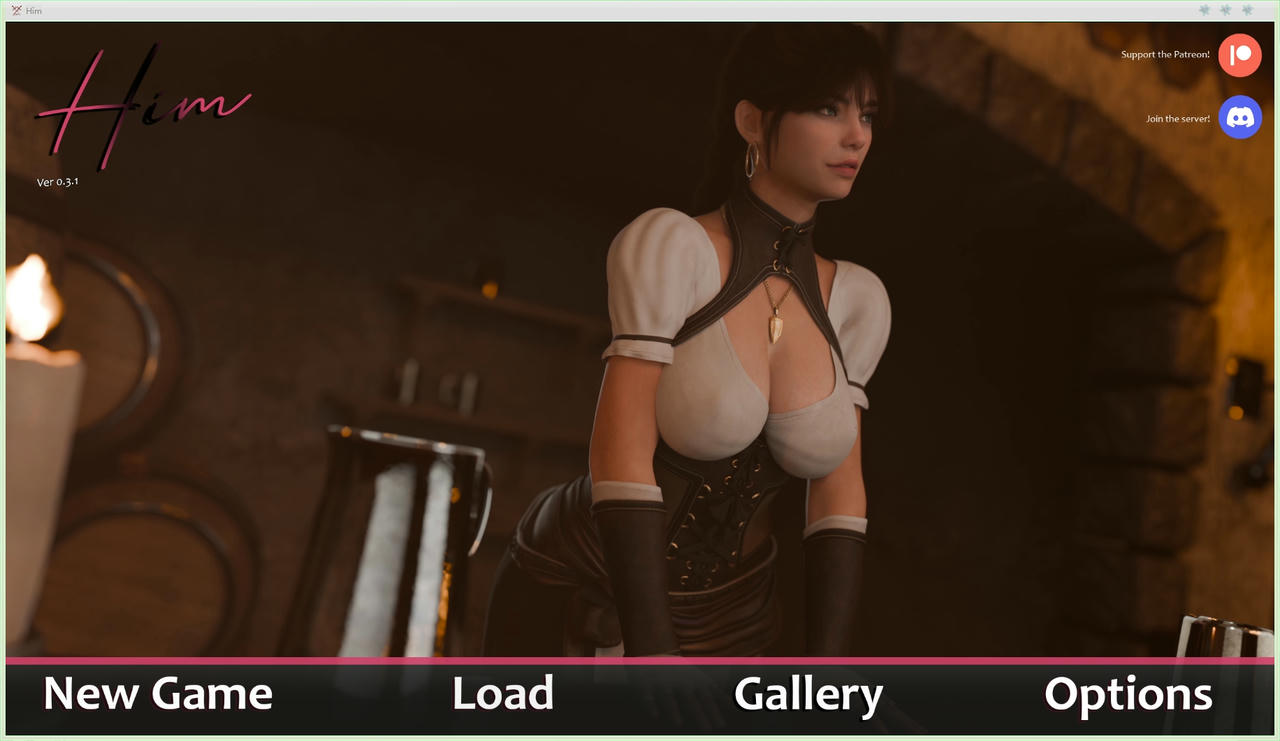
Task: Start a playthrough with New Game
Action: pos(157,693)
